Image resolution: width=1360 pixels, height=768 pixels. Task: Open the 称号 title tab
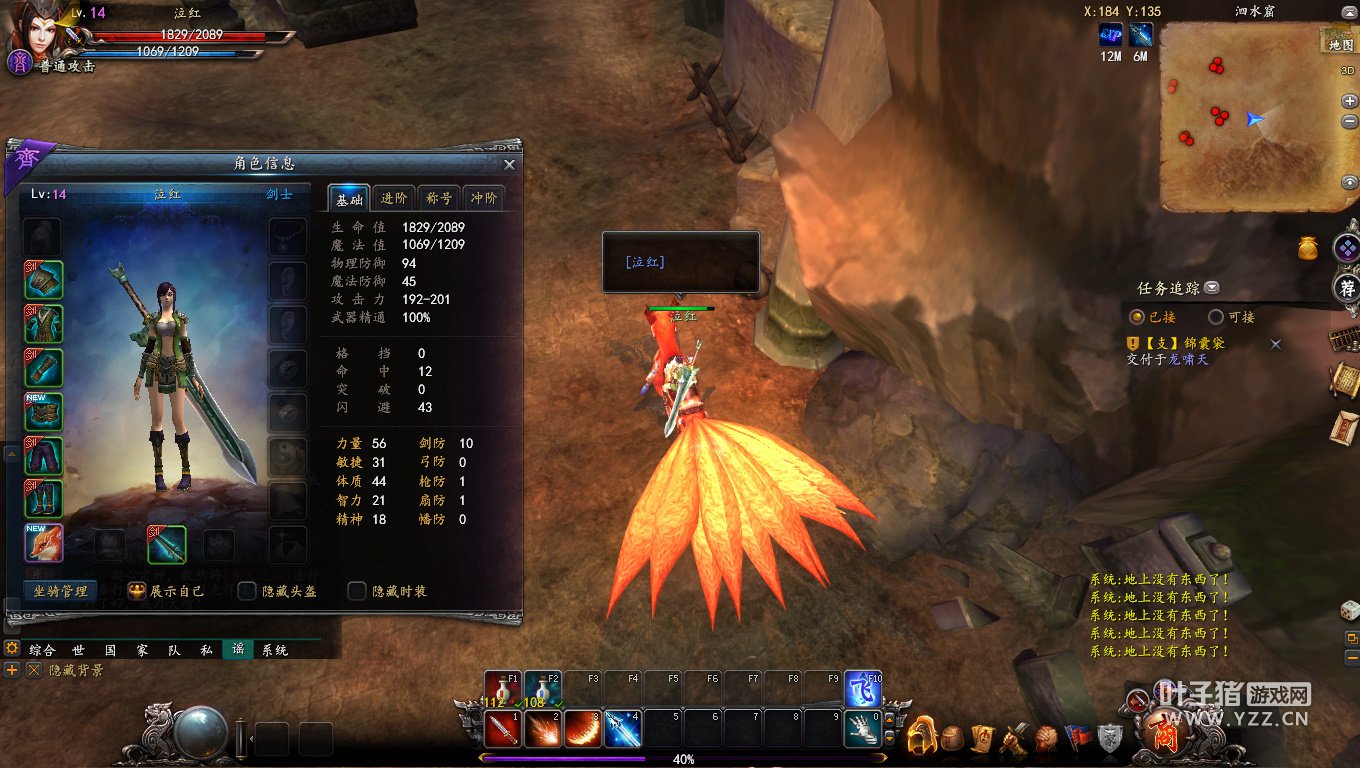pyautogui.click(x=440, y=198)
